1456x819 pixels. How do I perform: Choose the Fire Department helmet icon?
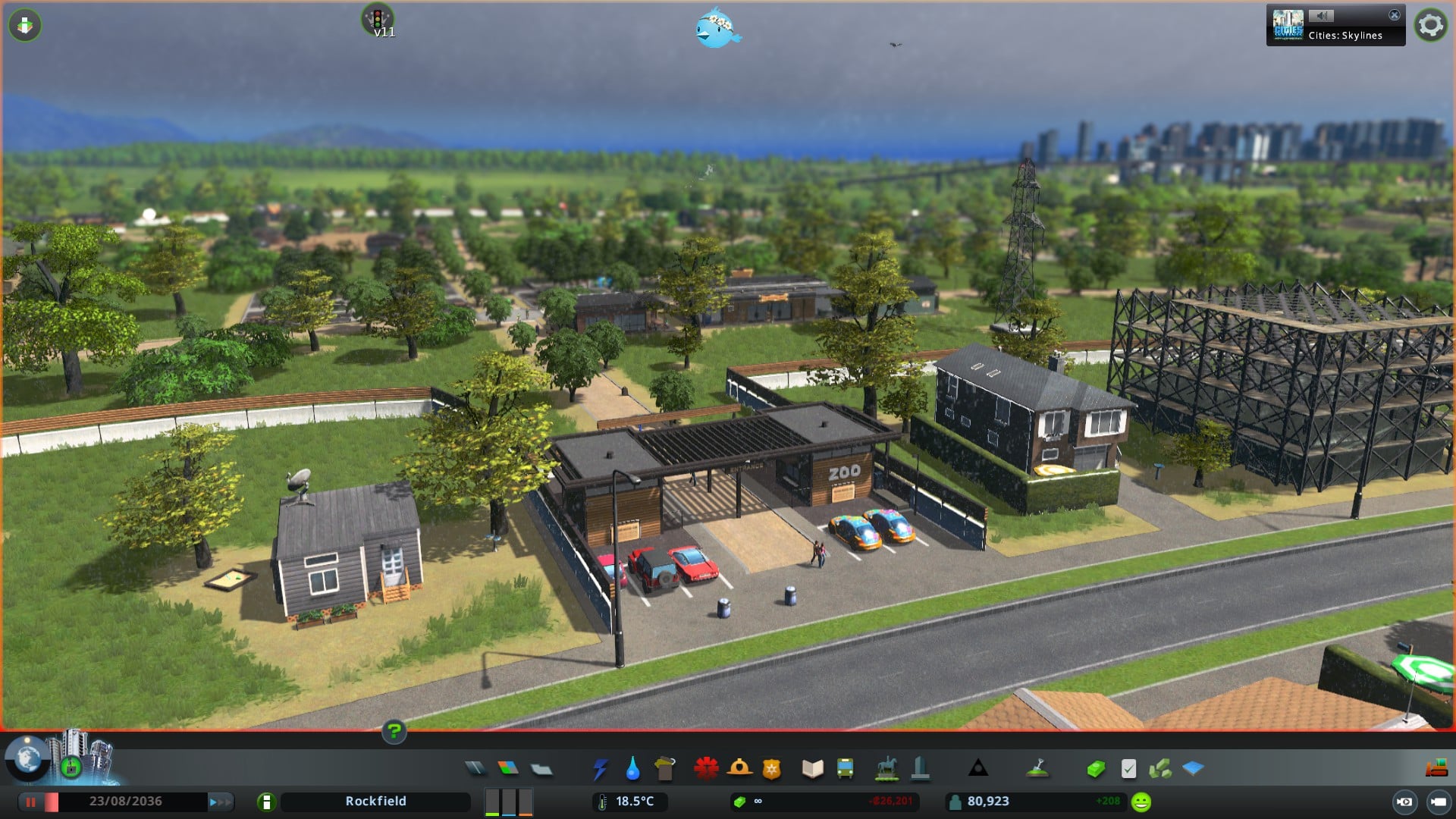coord(739,769)
